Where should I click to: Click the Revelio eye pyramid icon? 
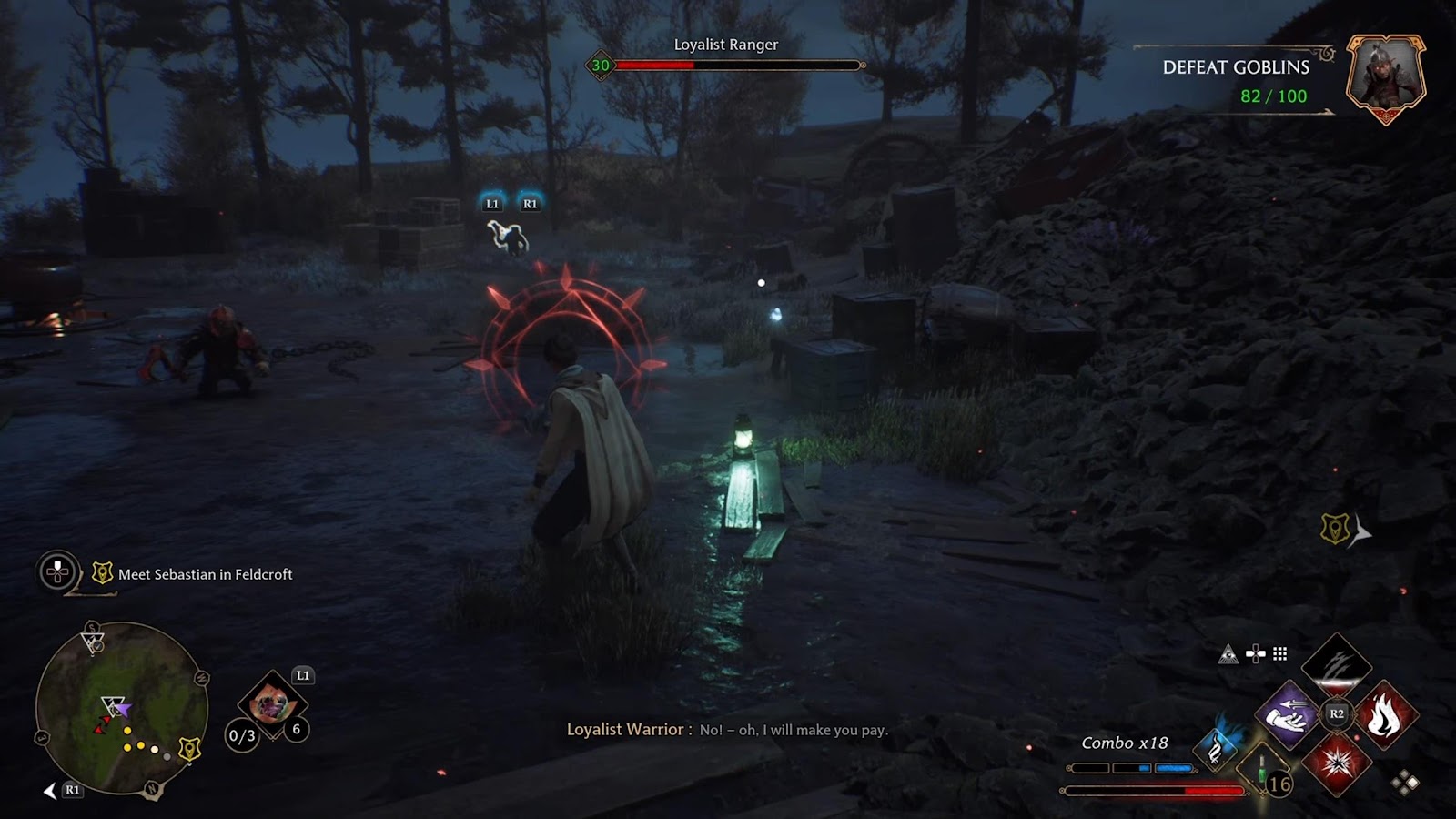click(1228, 654)
